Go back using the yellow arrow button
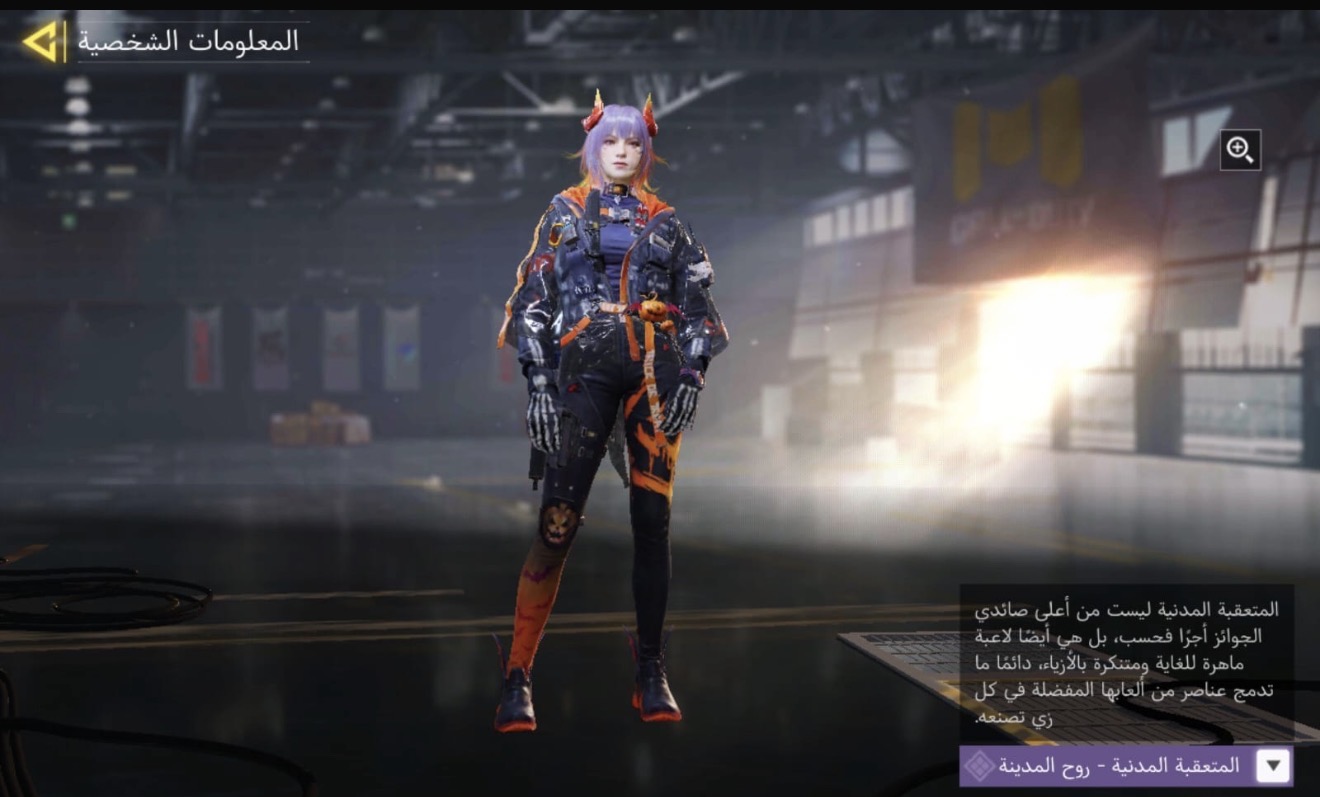Viewport: 1320px width, 797px height. [x=40, y=42]
